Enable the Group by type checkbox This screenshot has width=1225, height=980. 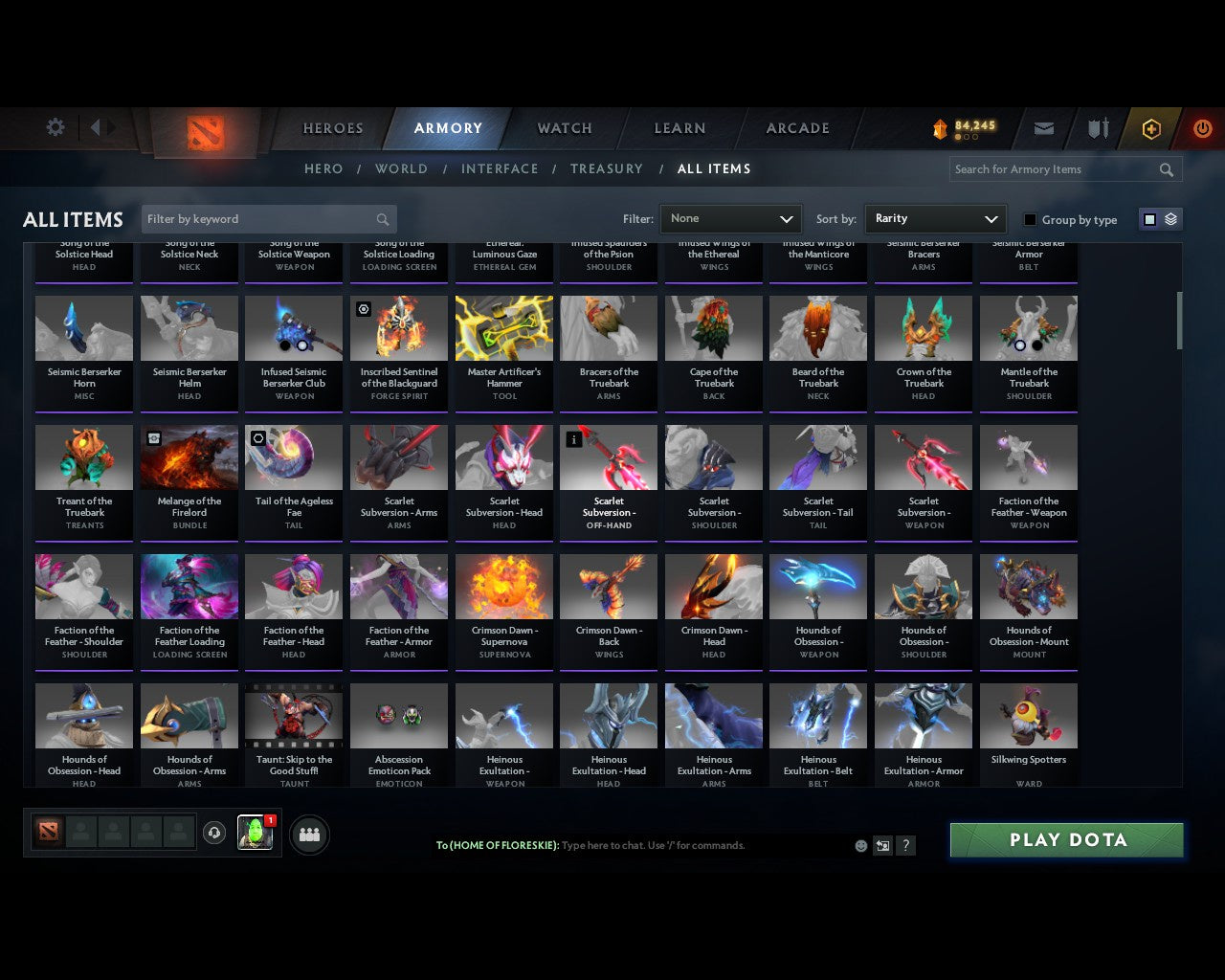click(x=1030, y=219)
